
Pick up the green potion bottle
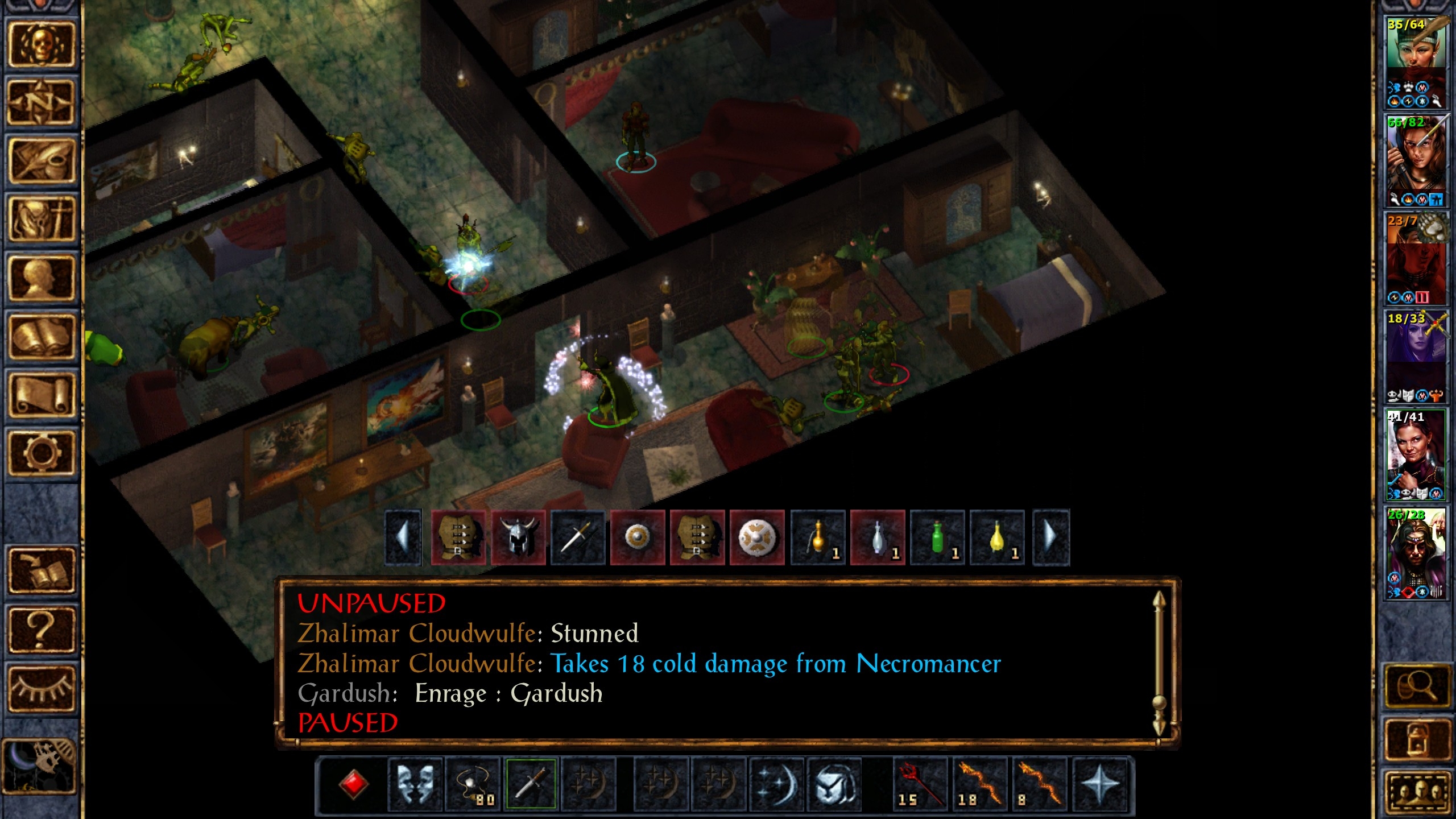[937, 537]
